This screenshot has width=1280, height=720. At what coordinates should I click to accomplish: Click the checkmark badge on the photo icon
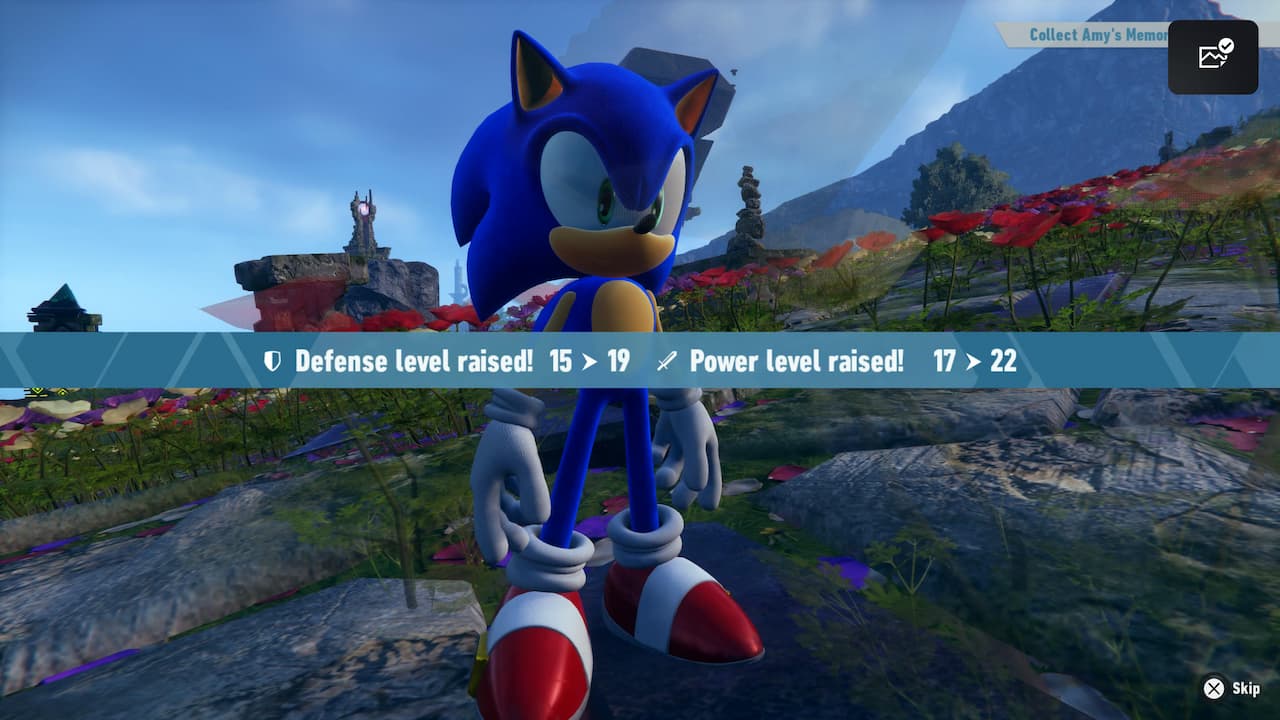click(1225, 47)
